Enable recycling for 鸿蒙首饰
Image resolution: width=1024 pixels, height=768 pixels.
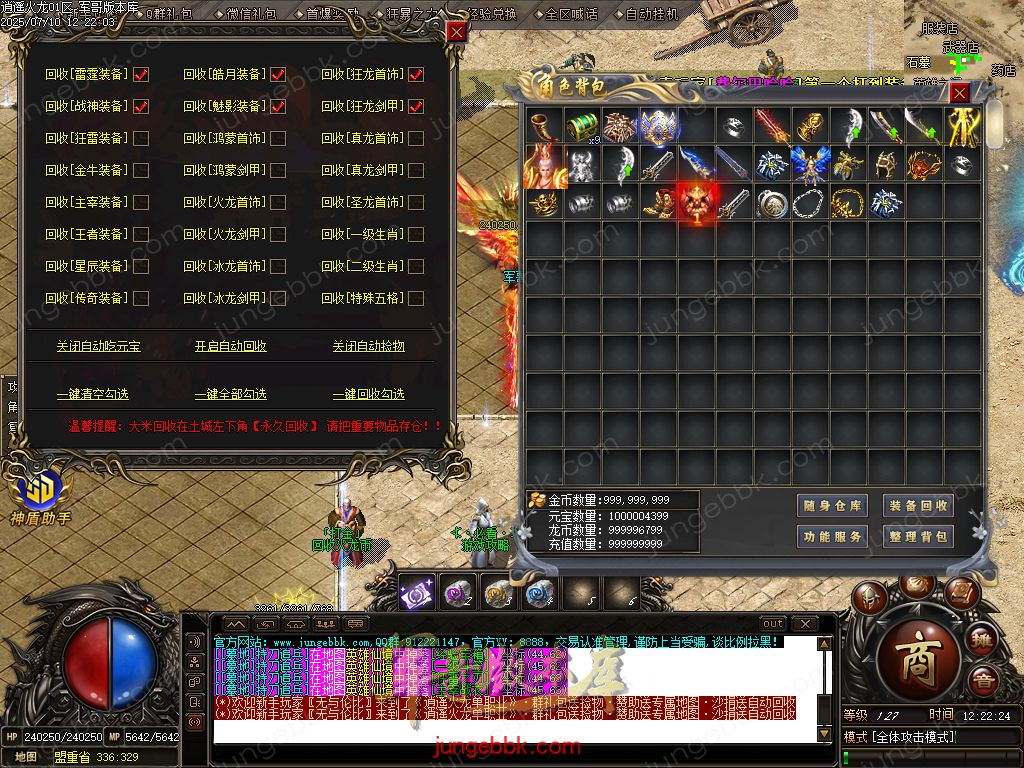[x=278, y=138]
